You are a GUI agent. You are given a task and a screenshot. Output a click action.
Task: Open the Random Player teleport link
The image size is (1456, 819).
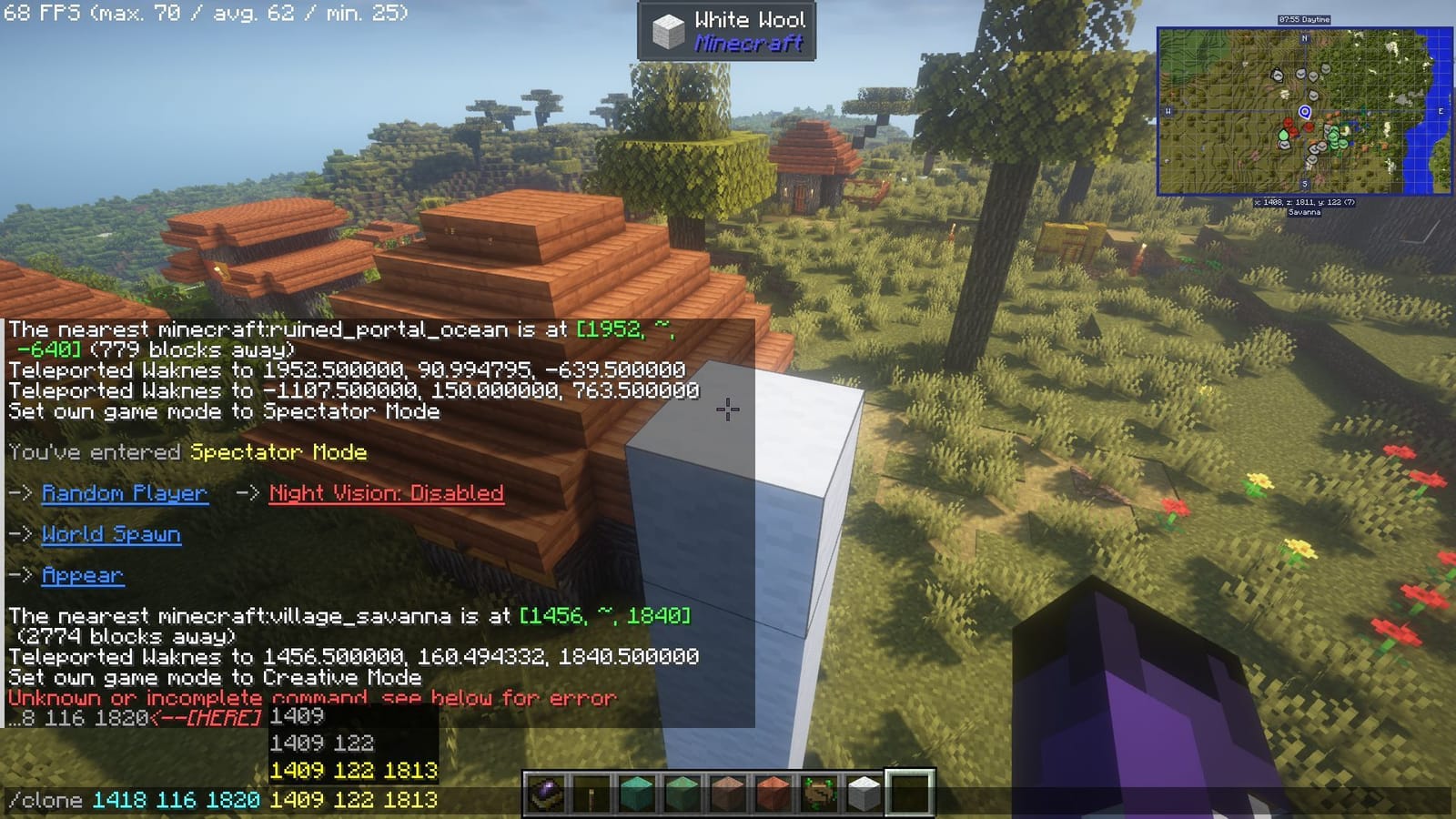(125, 494)
